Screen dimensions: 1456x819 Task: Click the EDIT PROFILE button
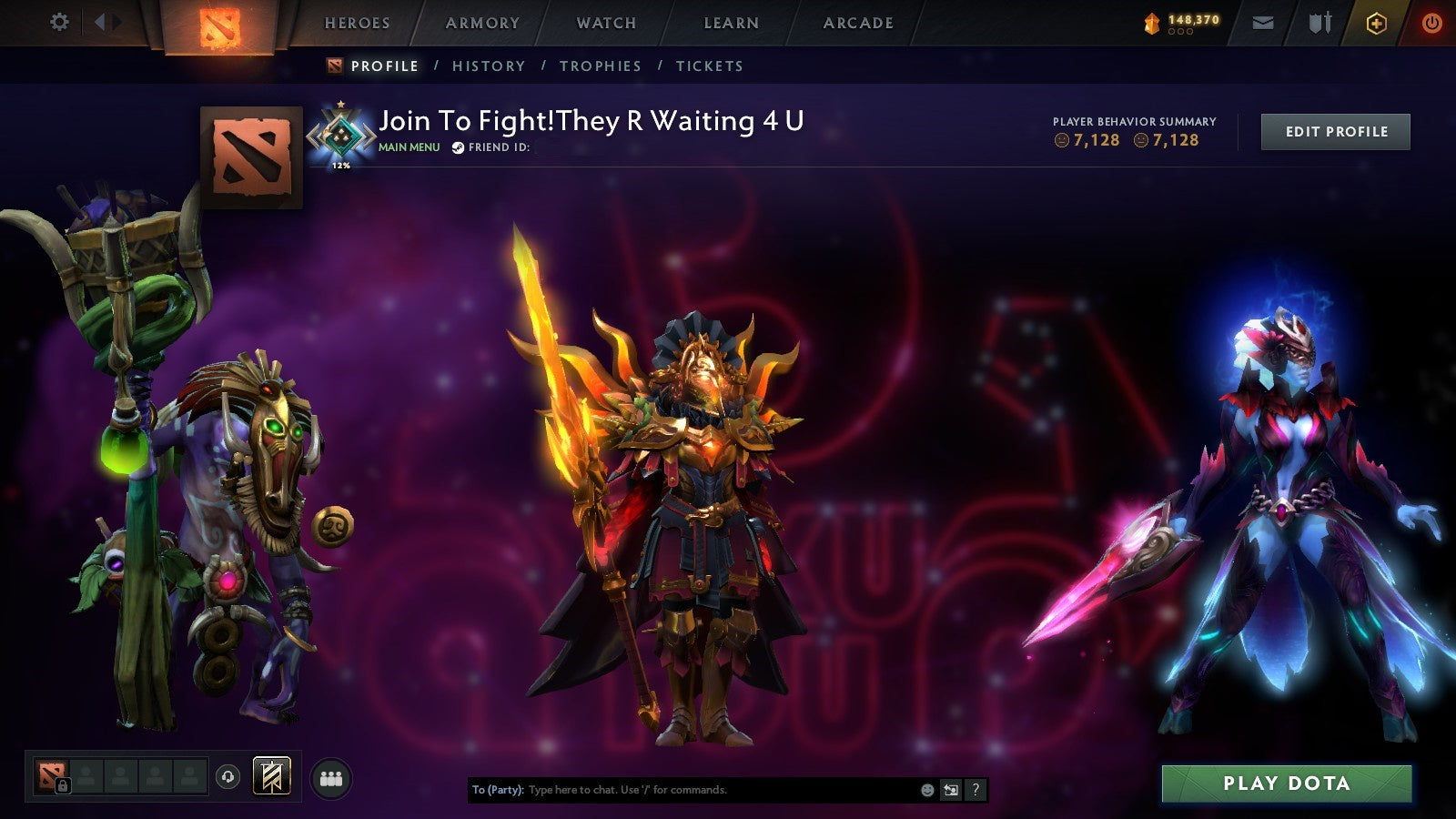coord(1335,131)
